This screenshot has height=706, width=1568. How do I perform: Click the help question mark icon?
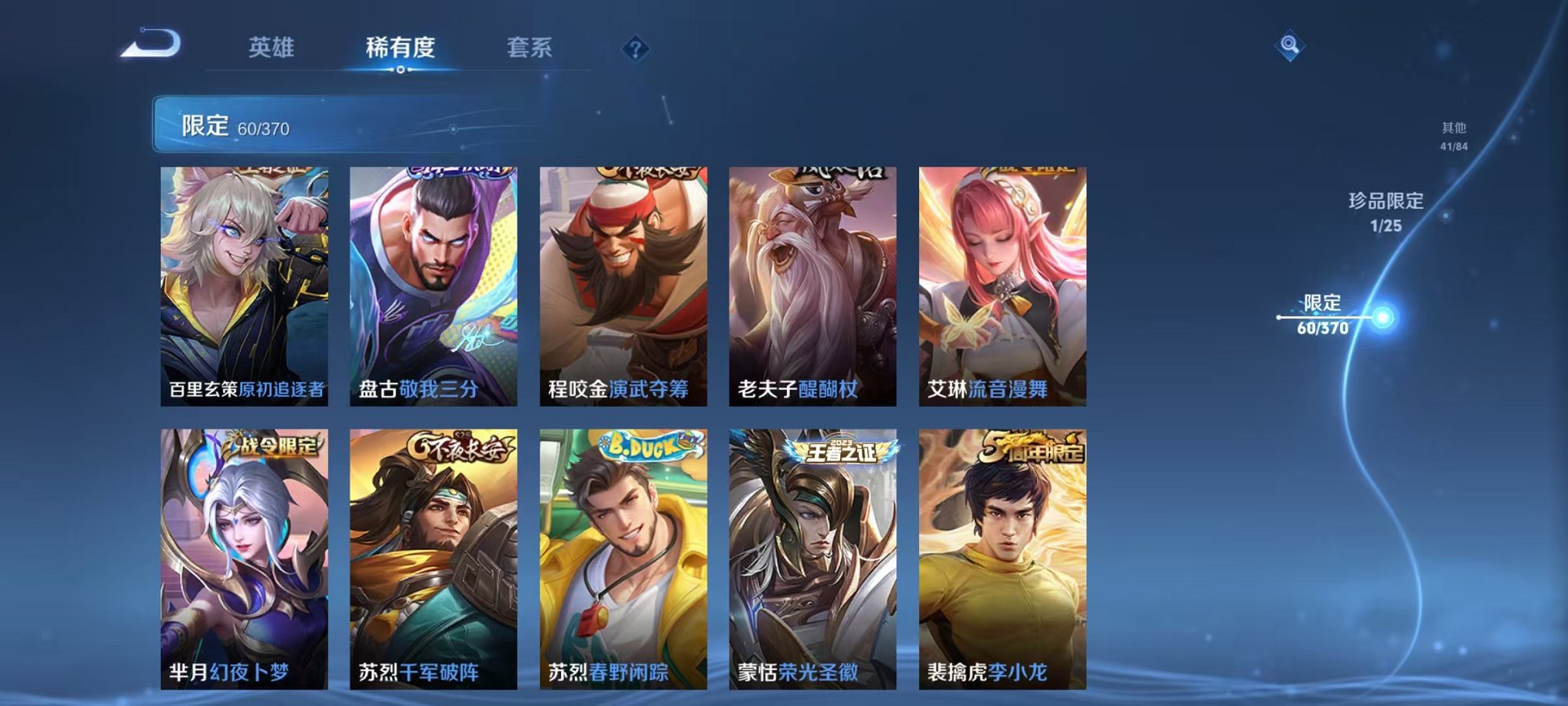633,48
